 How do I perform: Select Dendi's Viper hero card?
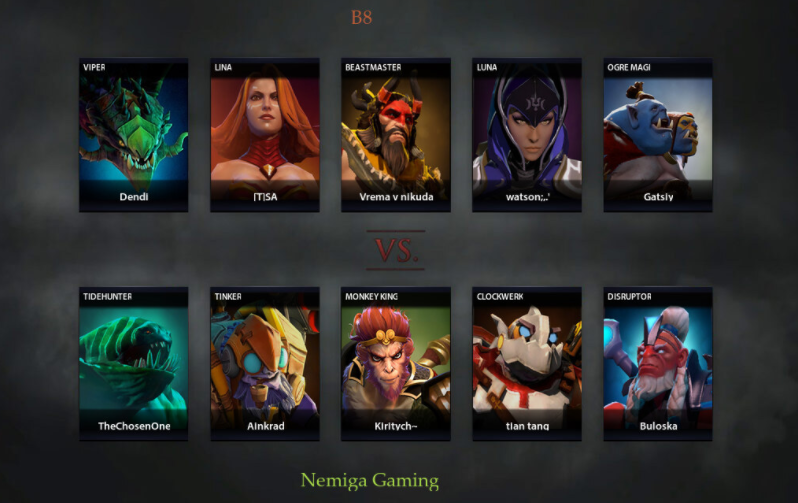[x=134, y=135]
